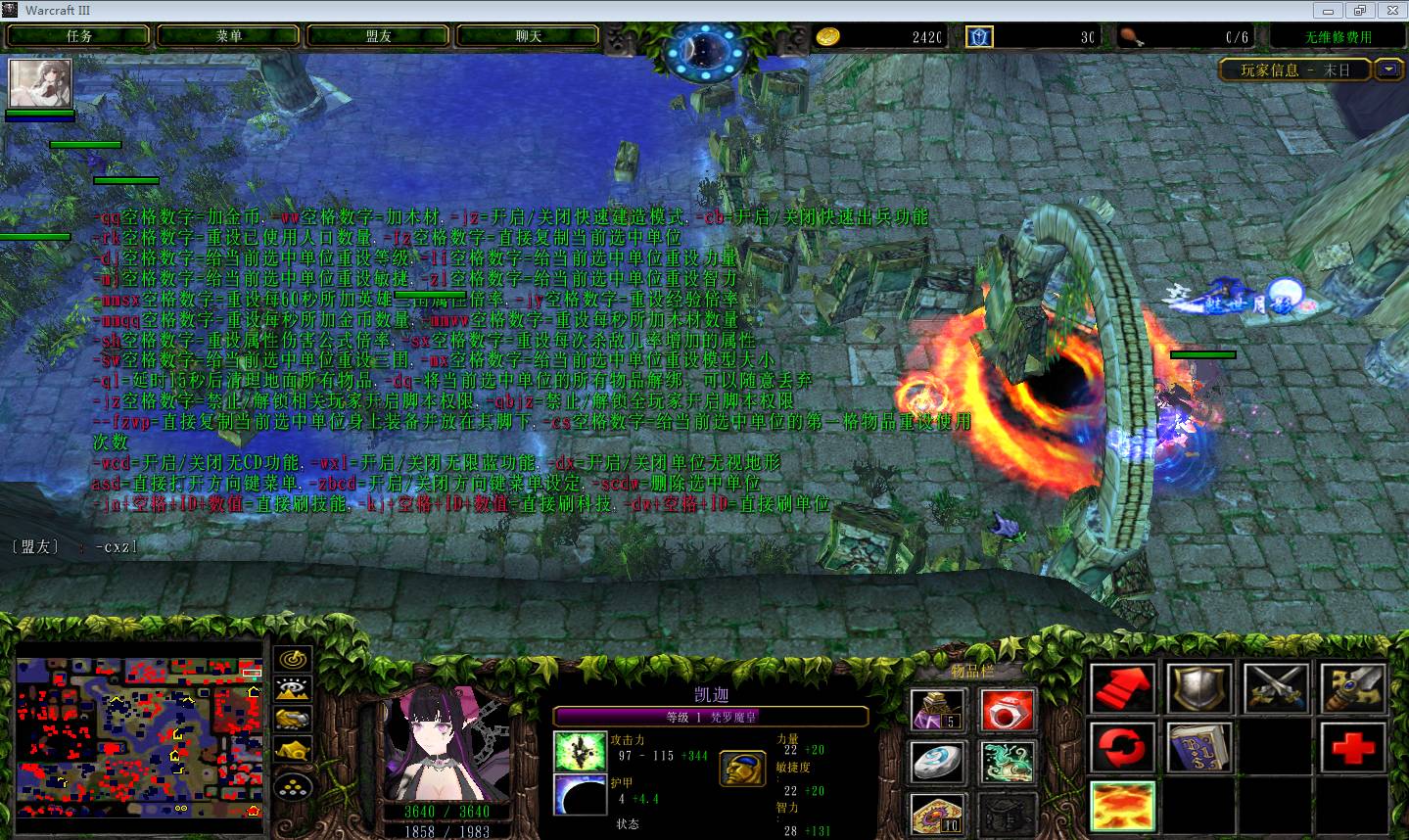Open the formation toggle button with dots

293,785
